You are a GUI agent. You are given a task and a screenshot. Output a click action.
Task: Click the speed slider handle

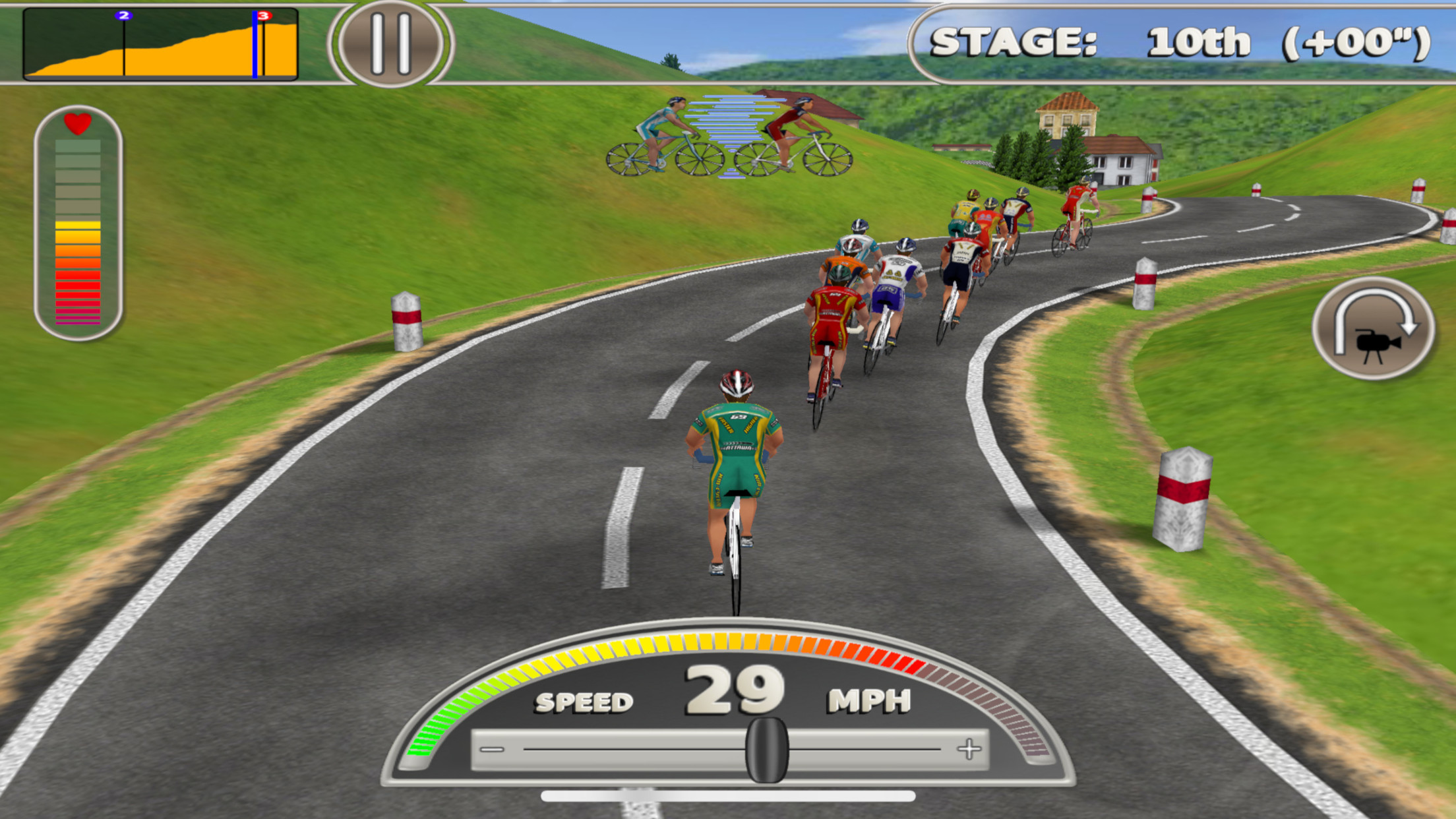pyautogui.click(x=766, y=750)
